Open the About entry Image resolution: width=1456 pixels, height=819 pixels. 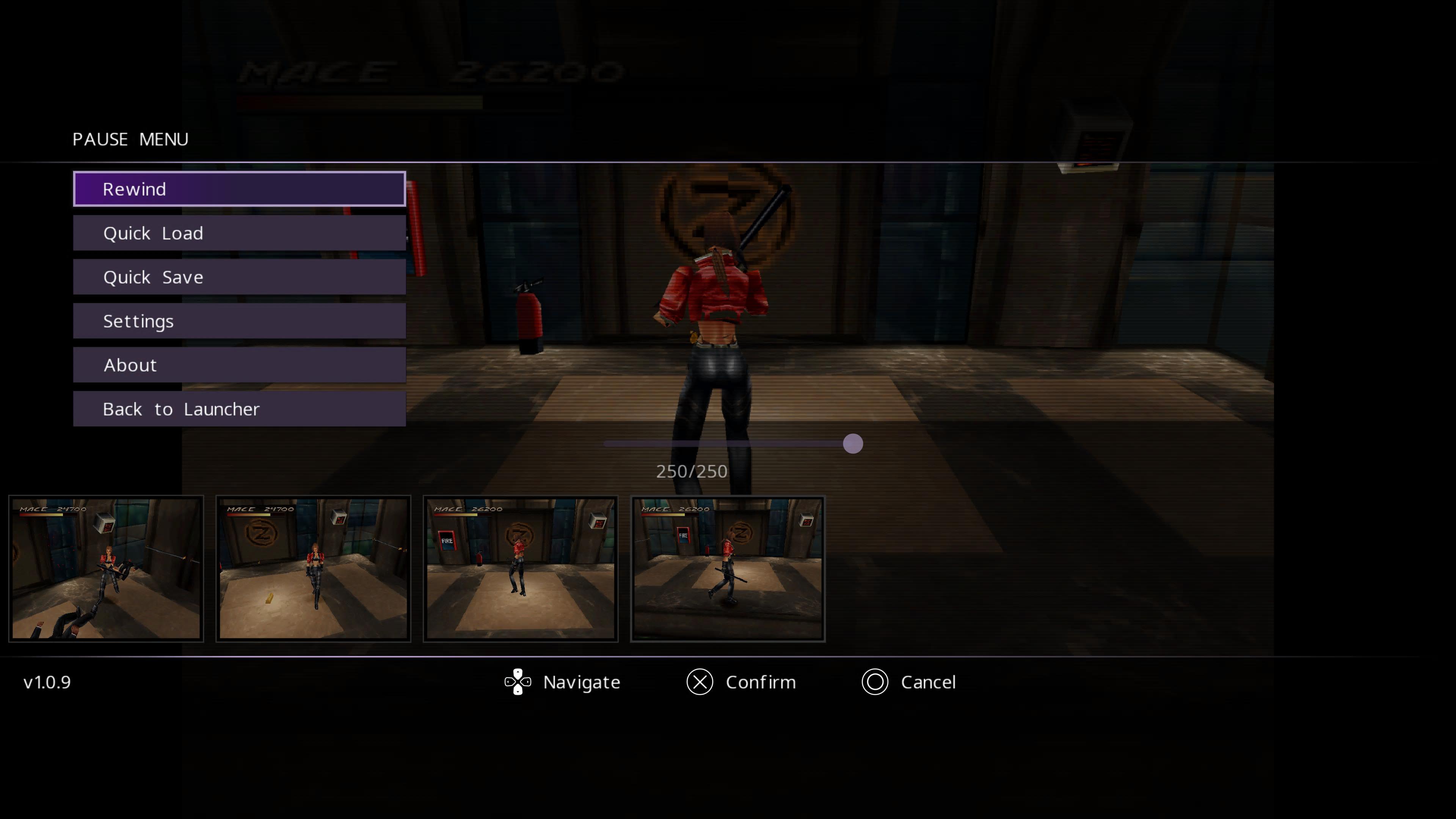tap(239, 365)
